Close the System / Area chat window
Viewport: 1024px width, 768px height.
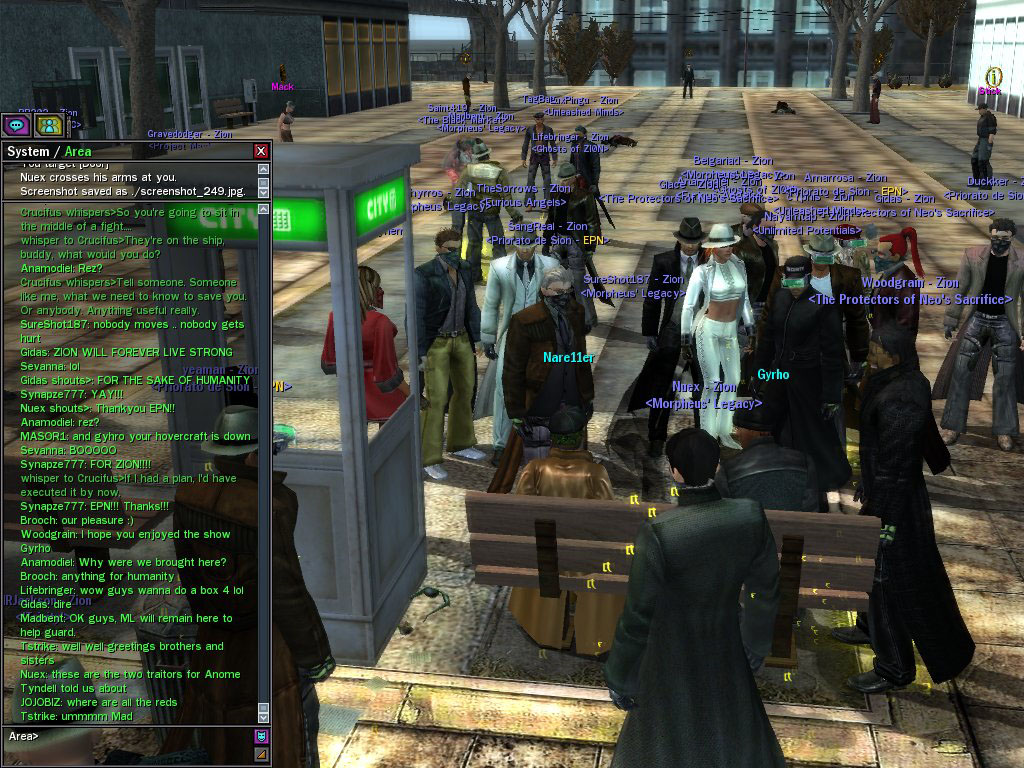coord(261,151)
